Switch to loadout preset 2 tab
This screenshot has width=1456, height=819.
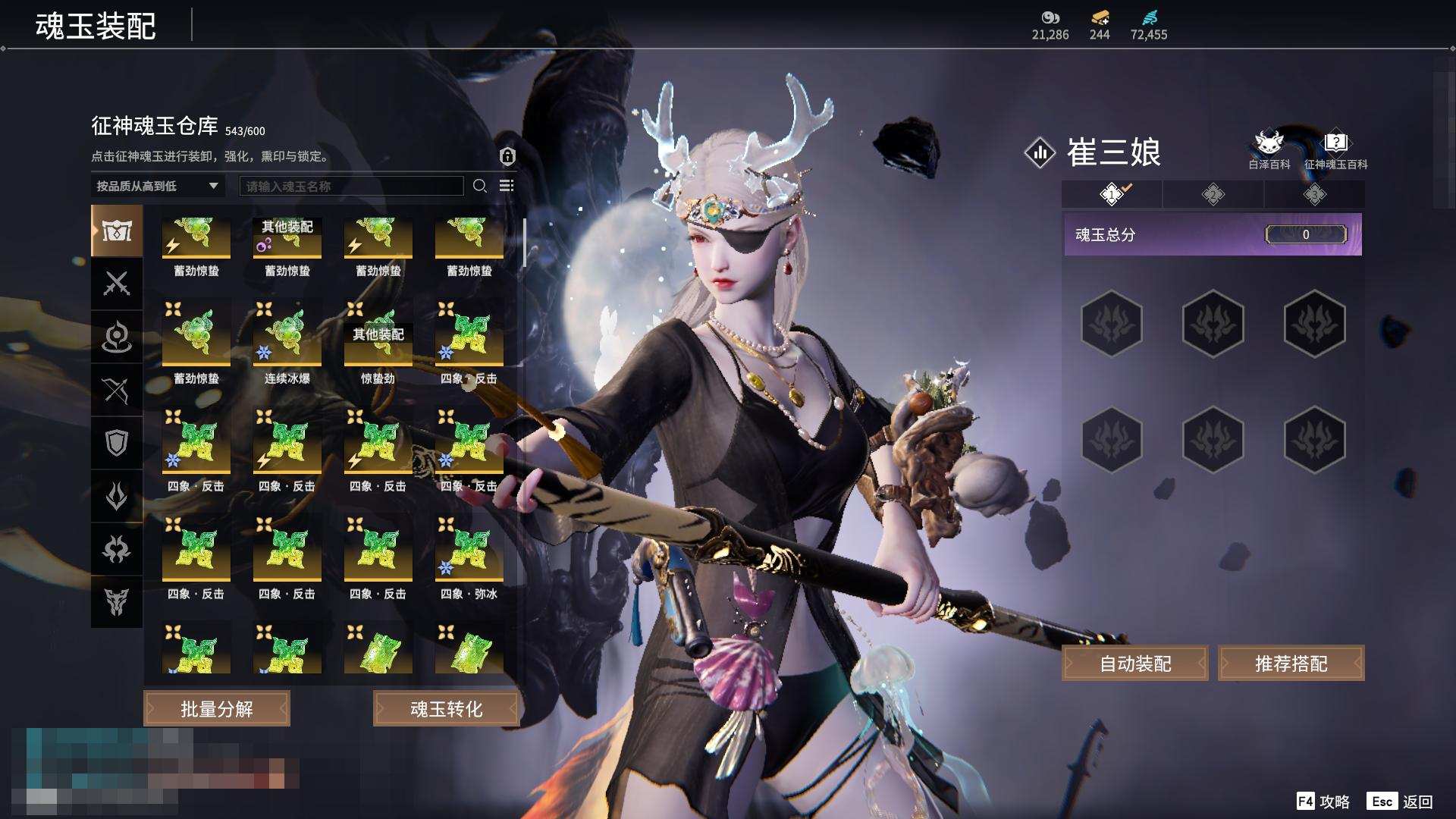pos(1213,194)
